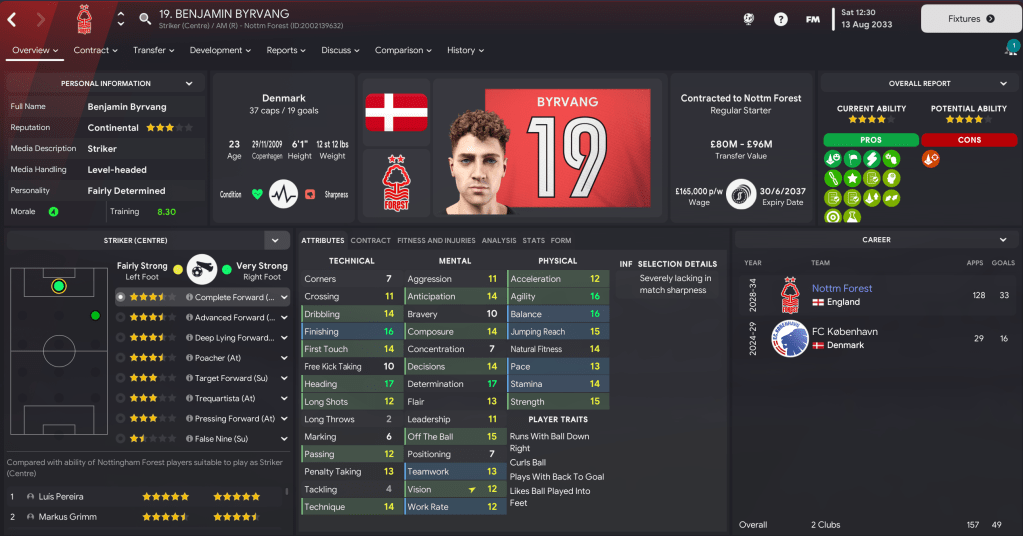Open the help question mark icon
1023x536 pixels.
781,18
